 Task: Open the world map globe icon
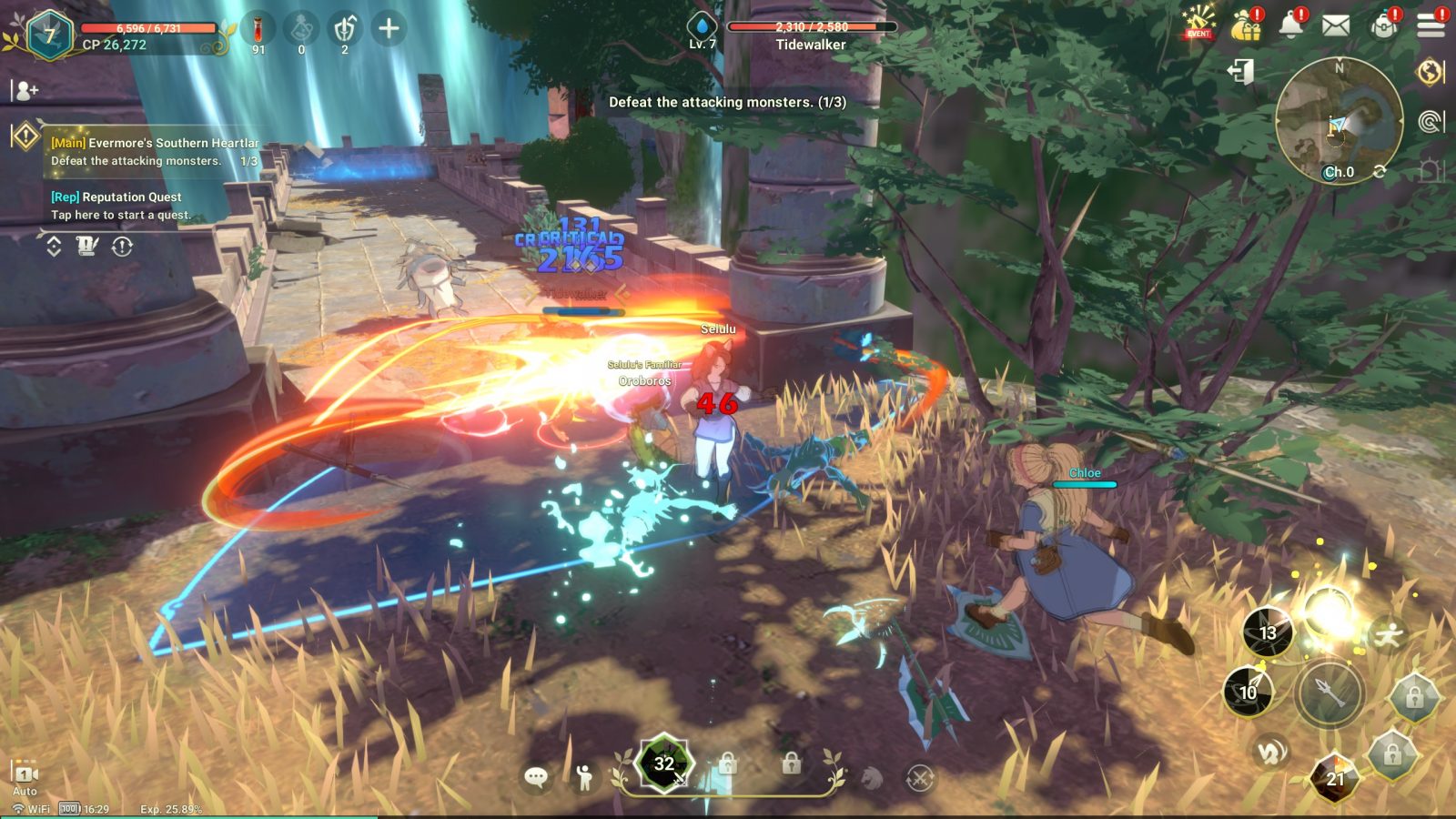click(x=1431, y=71)
